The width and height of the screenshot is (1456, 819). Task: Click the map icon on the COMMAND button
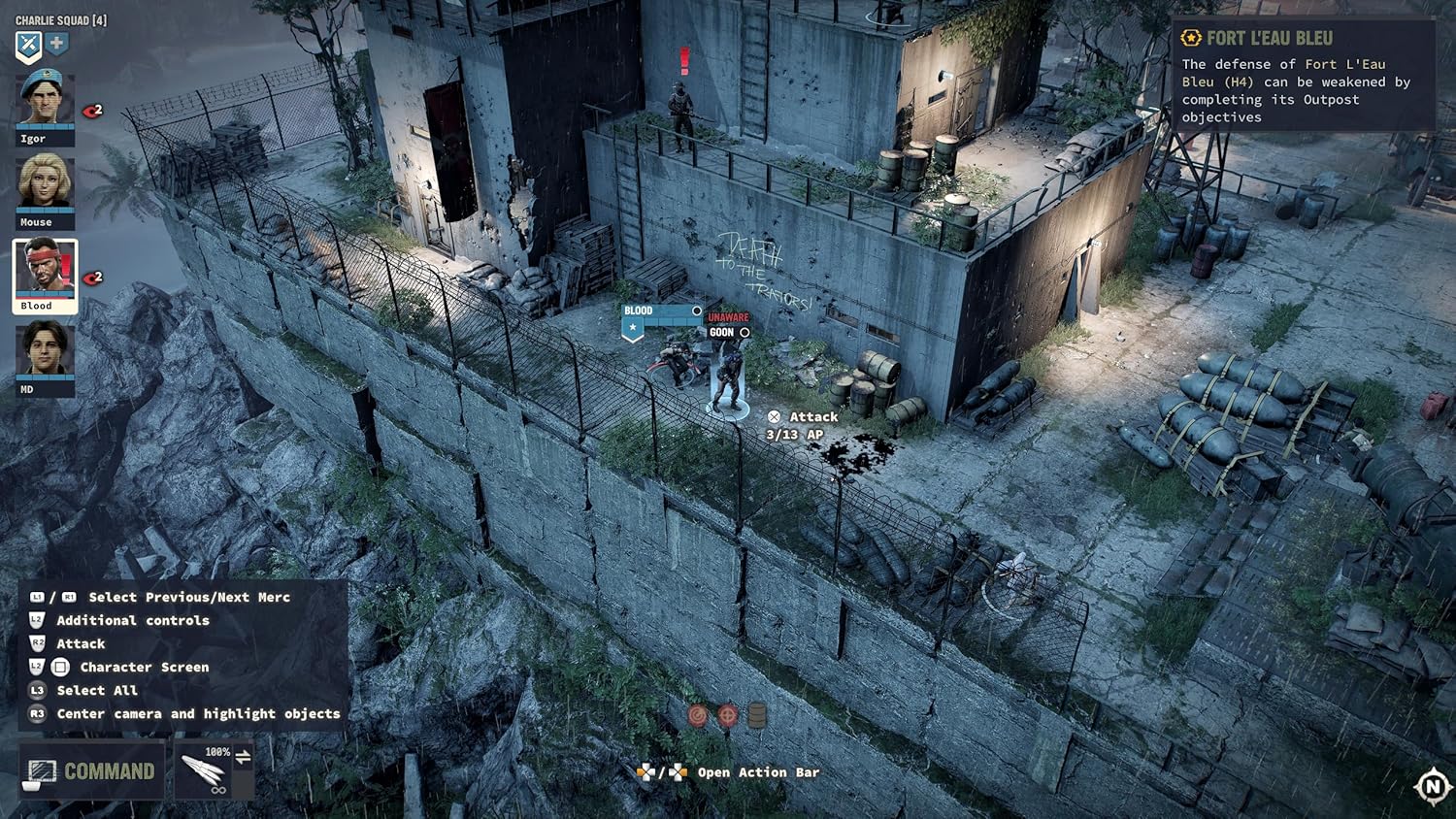tap(44, 771)
